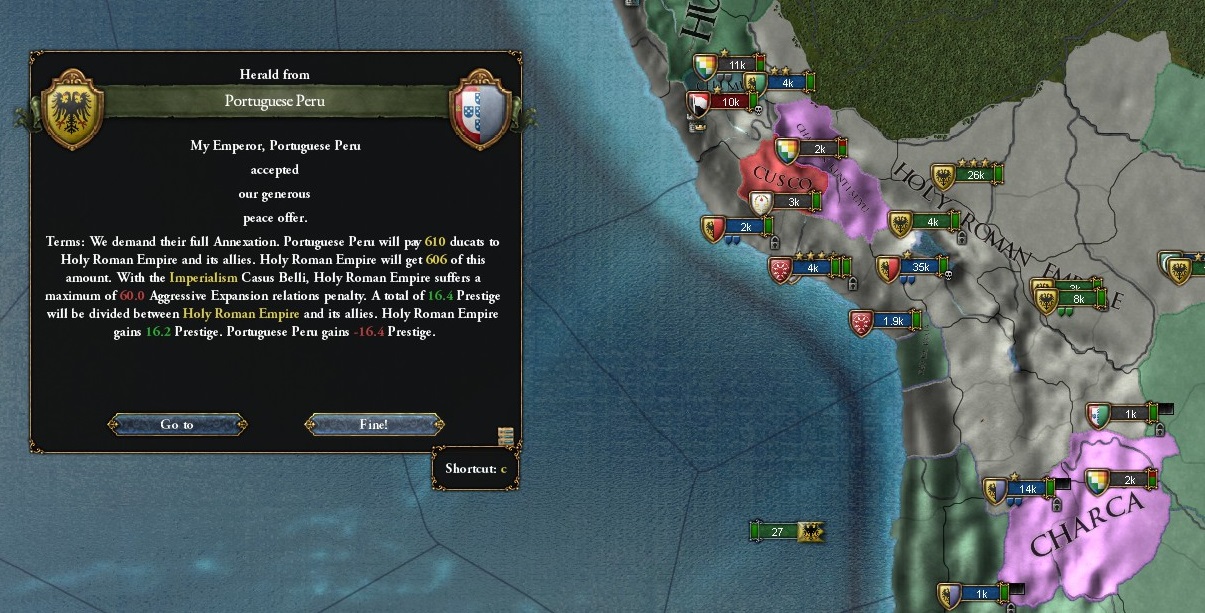The height and width of the screenshot is (613, 1205).
Task: Click the Go to button
Action: click(177, 424)
